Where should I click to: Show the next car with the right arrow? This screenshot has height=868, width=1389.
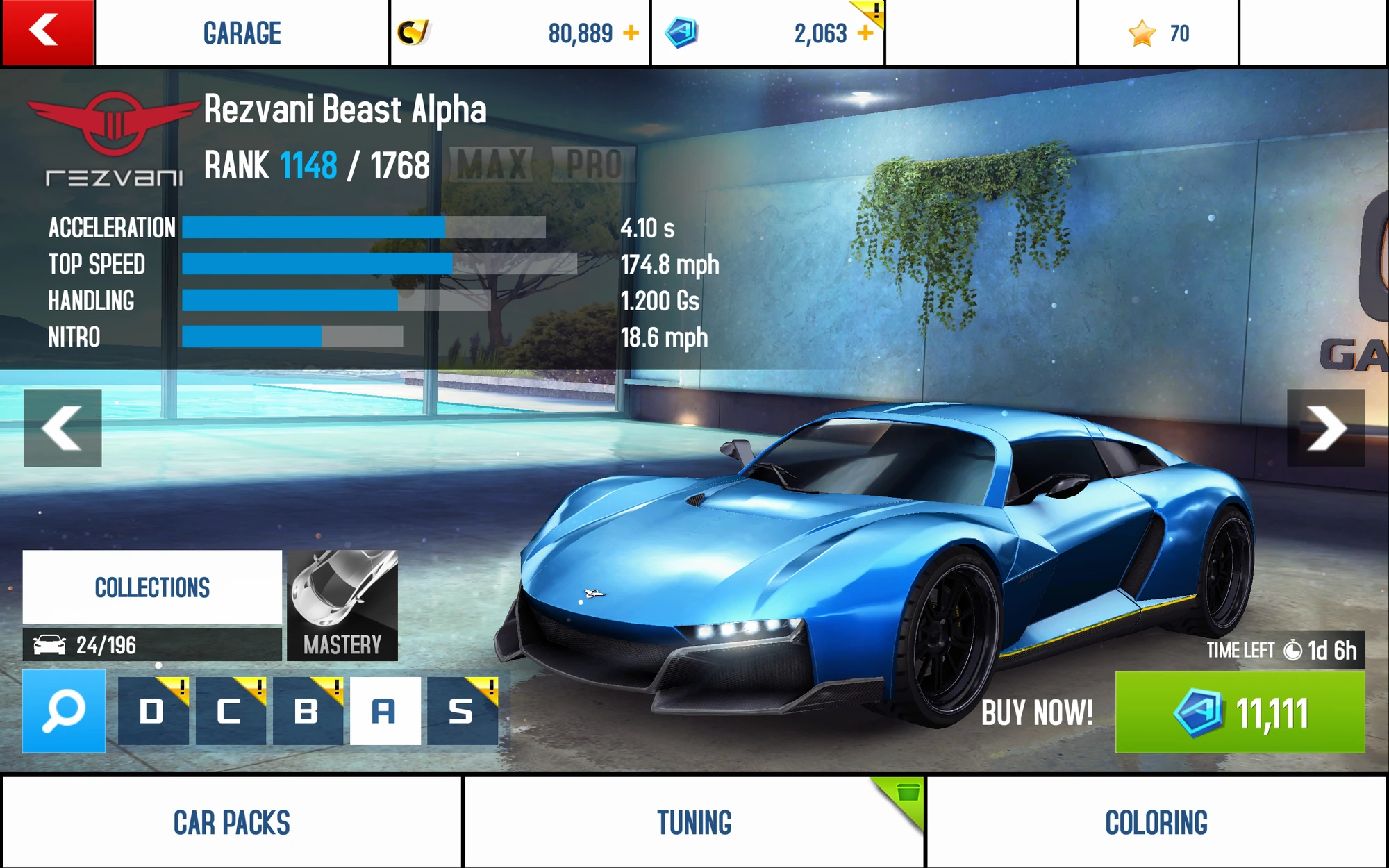pos(1325,428)
